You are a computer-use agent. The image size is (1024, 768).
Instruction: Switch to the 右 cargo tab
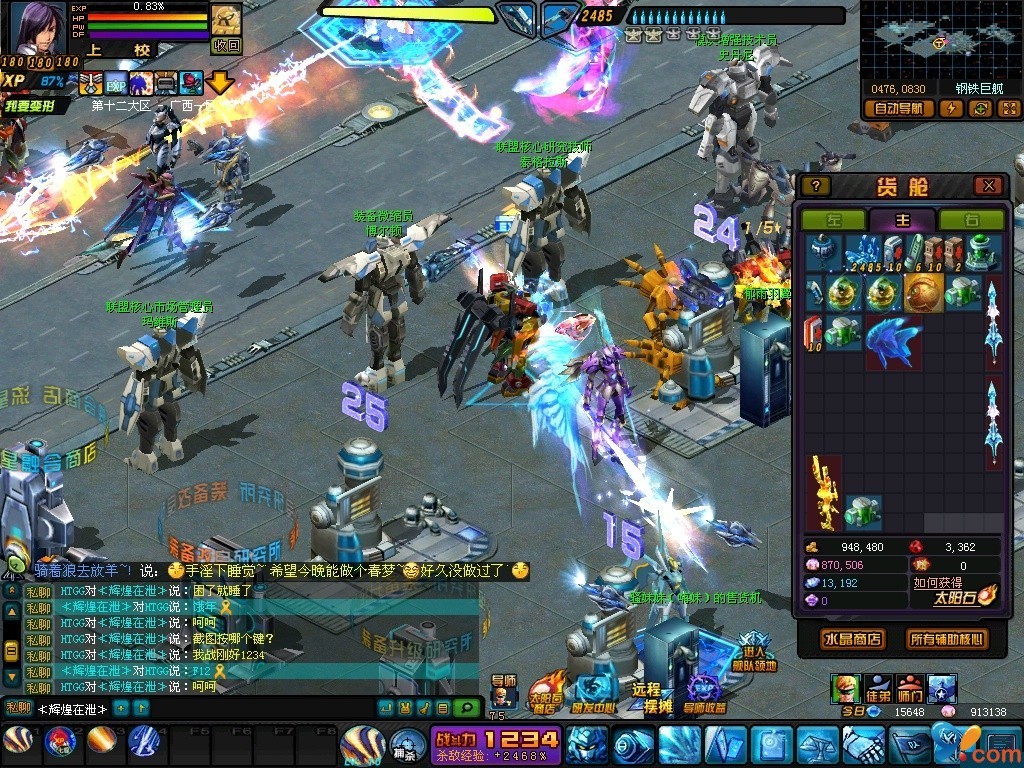click(970, 220)
